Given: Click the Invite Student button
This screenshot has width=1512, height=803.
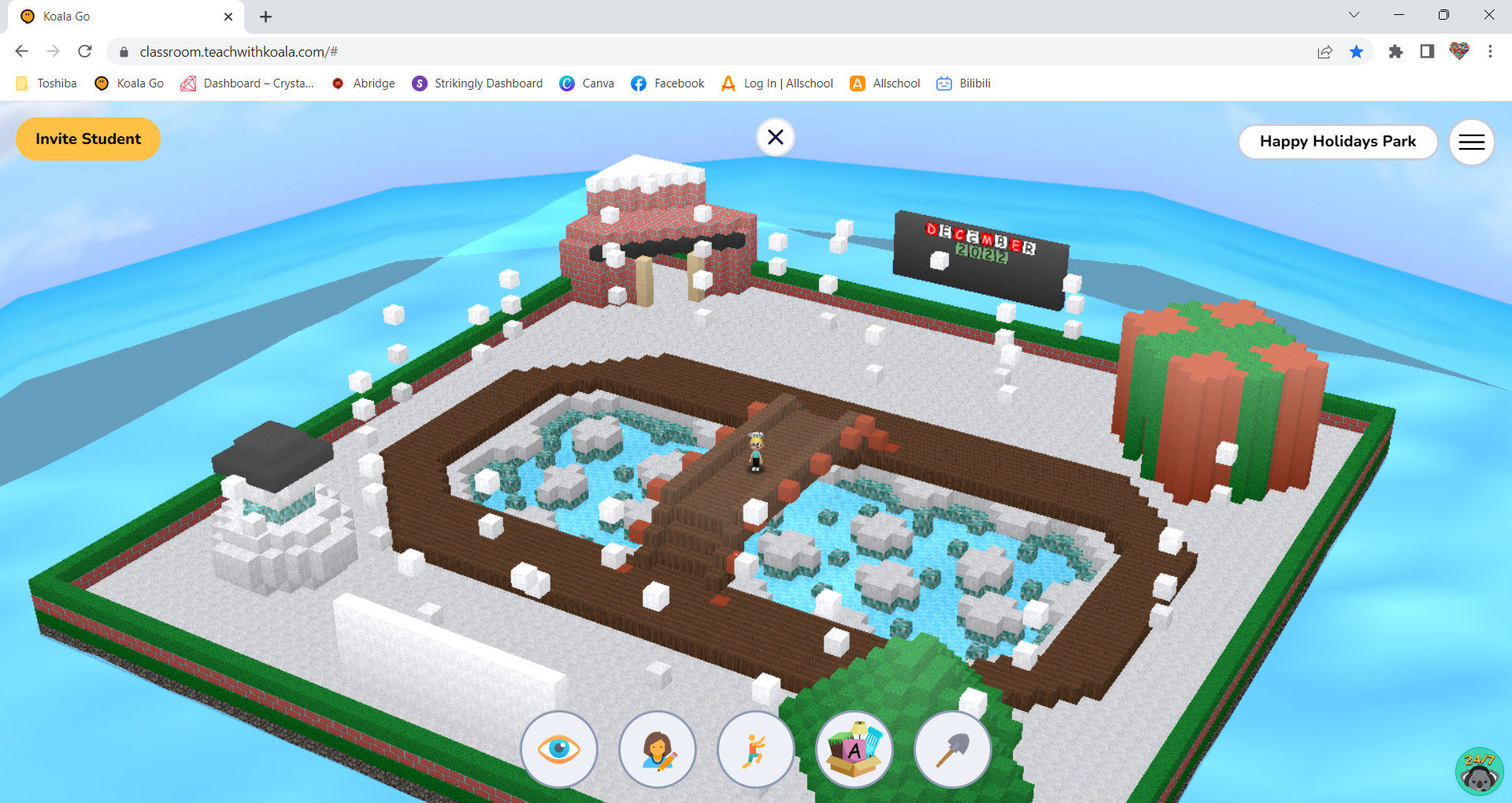Looking at the screenshot, I should 87,139.
